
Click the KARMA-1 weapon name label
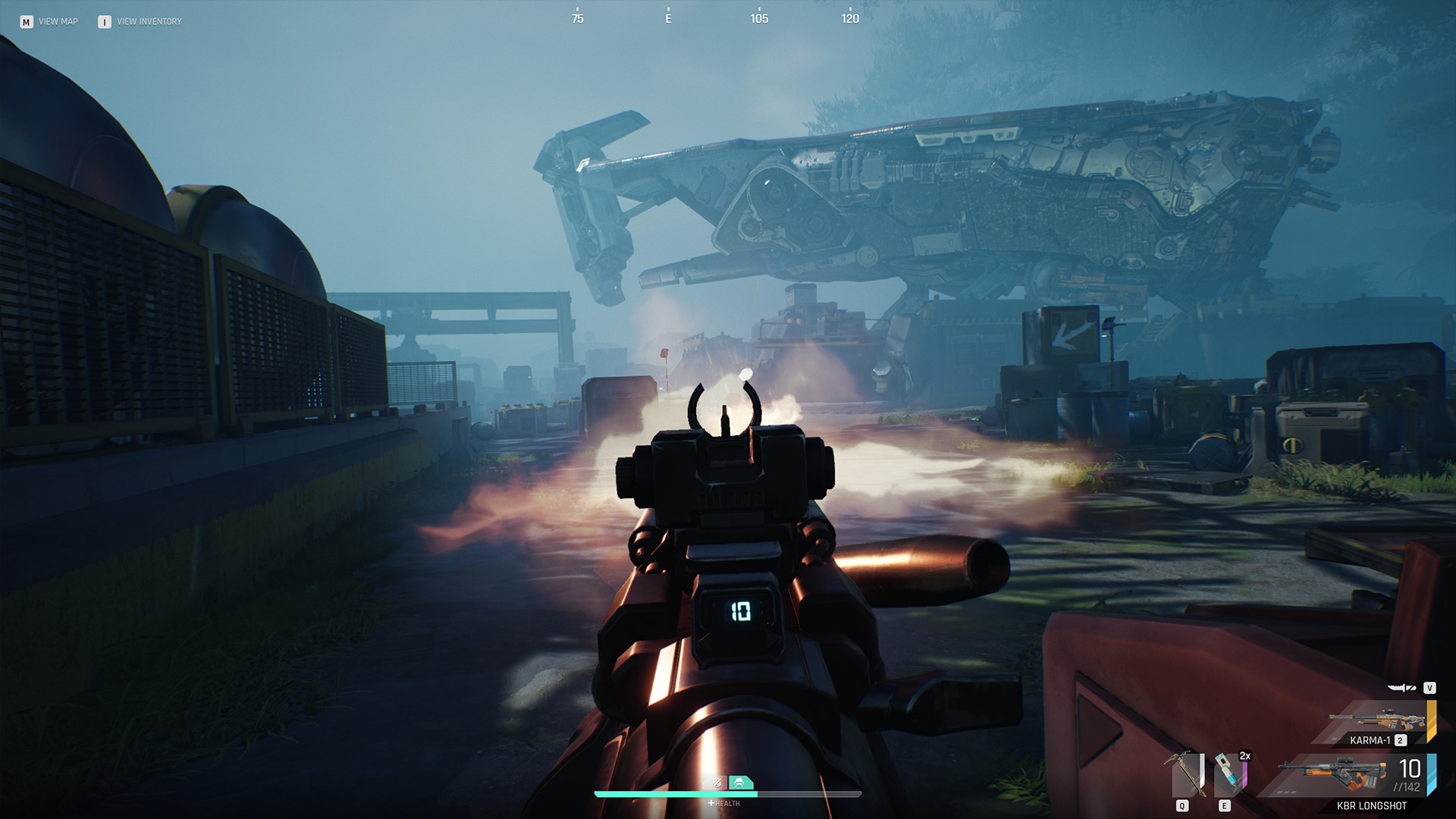pos(1370,739)
